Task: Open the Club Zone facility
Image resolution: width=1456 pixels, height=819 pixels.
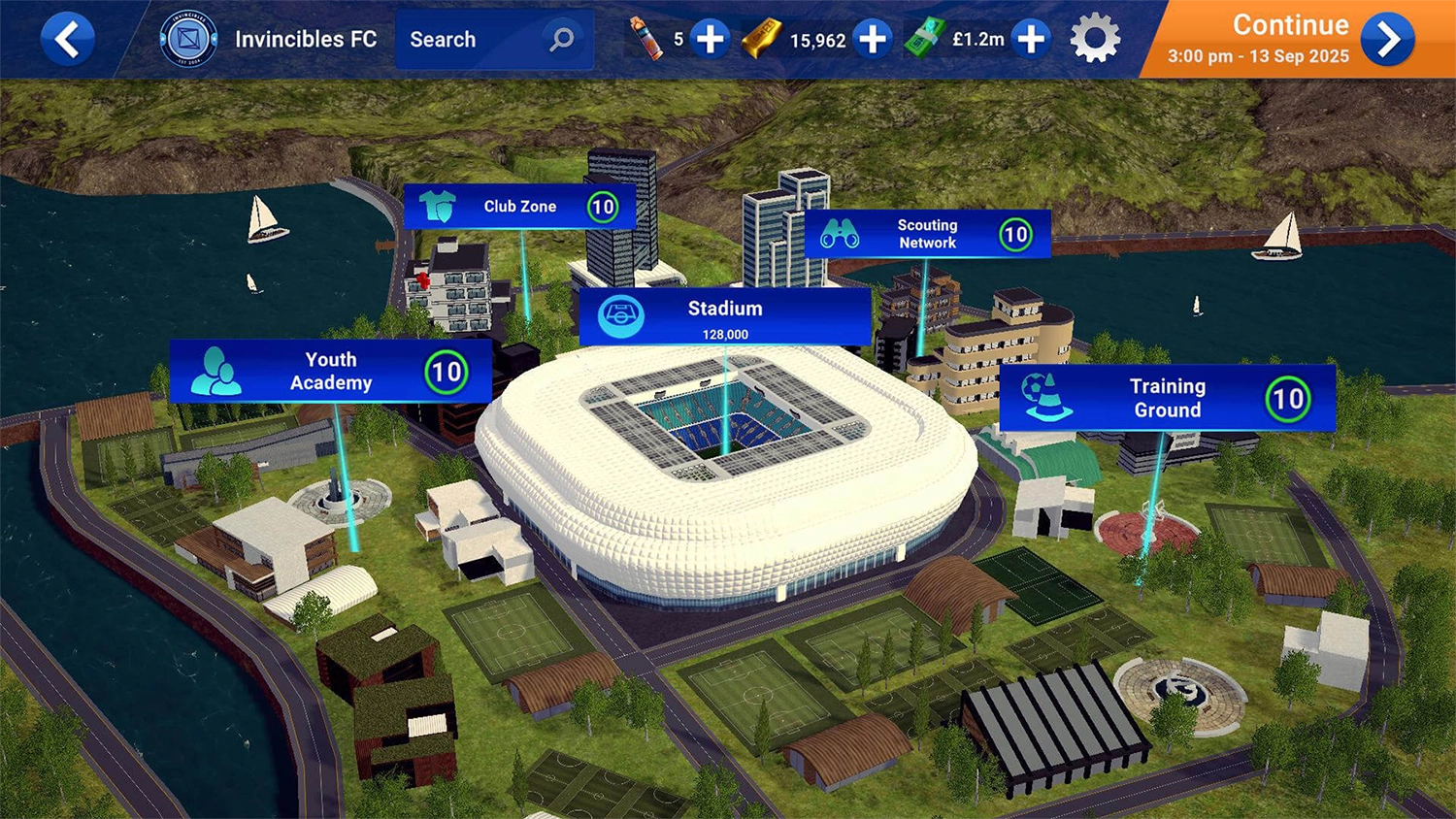Action: coord(519,207)
